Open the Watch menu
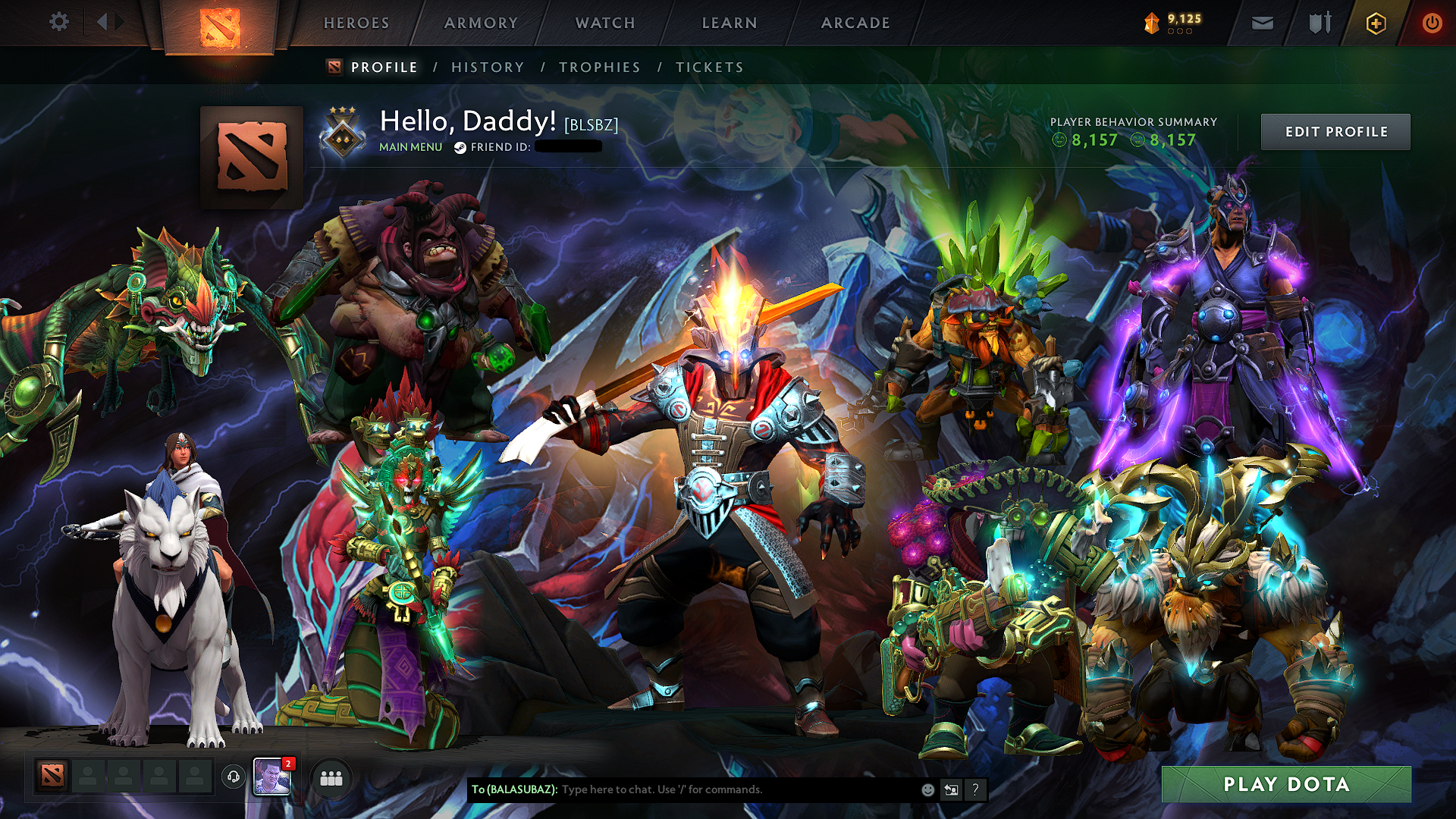Image resolution: width=1456 pixels, height=819 pixels. (604, 23)
